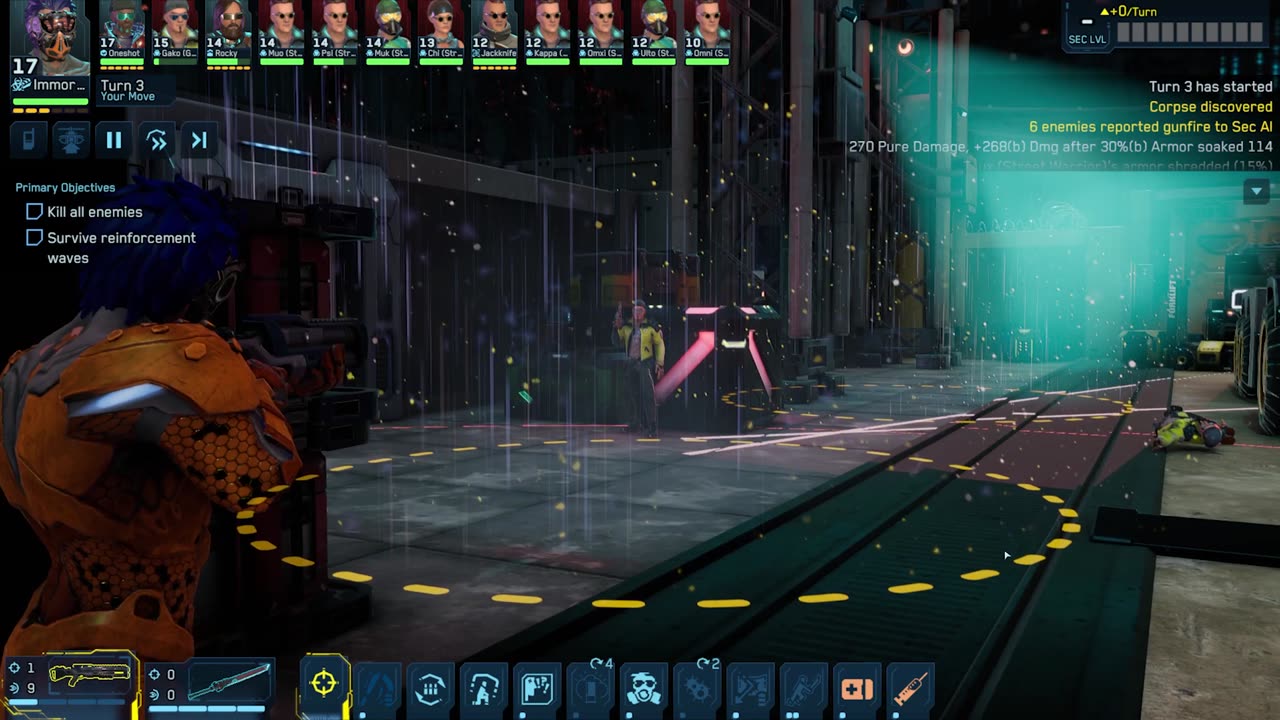
Task: Open the phone device icon
Action: pos(29,141)
